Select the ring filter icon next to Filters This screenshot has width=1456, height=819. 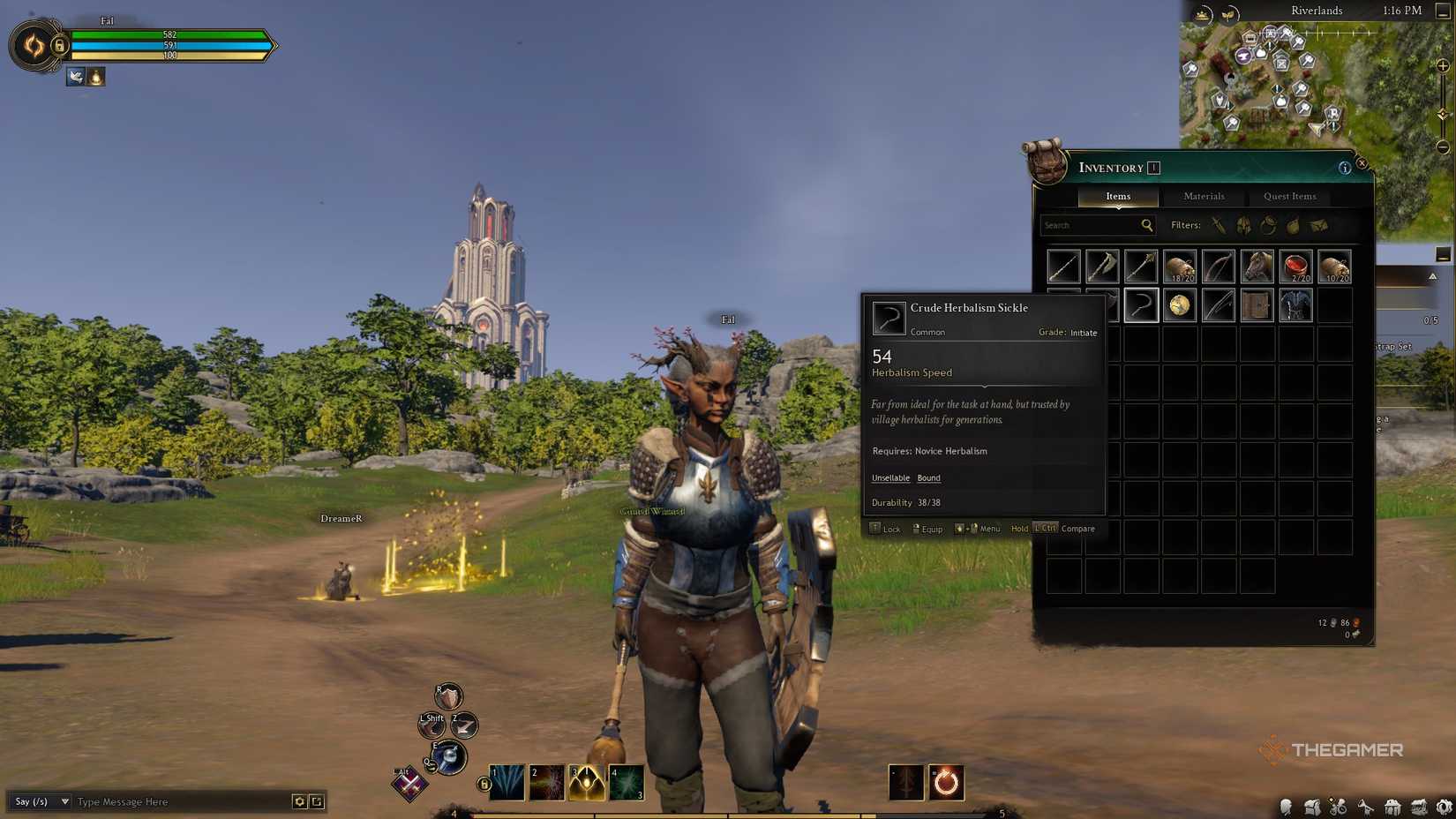pos(1269,226)
